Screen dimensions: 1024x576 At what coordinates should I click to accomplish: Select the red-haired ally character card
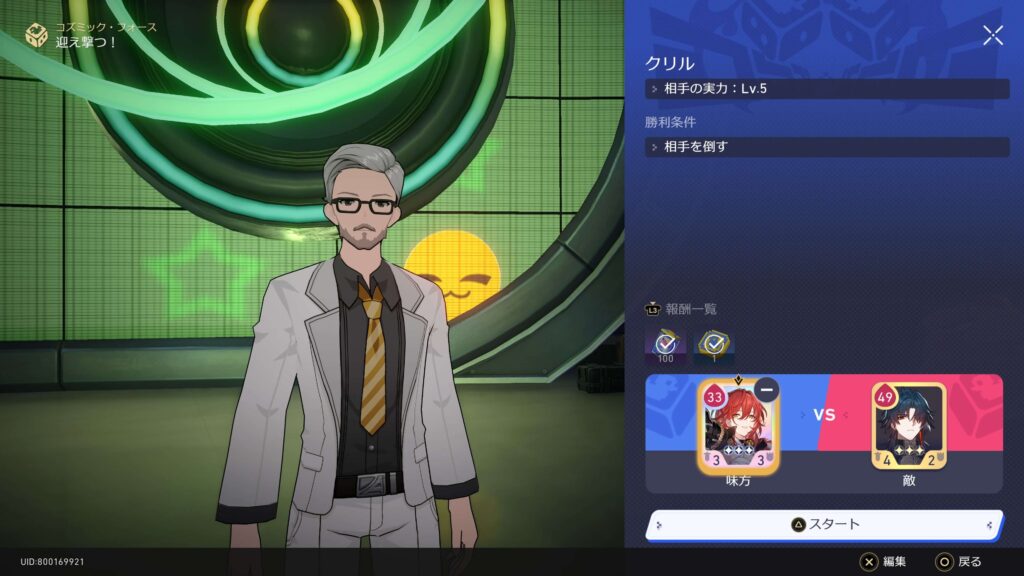pyautogui.click(x=739, y=427)
